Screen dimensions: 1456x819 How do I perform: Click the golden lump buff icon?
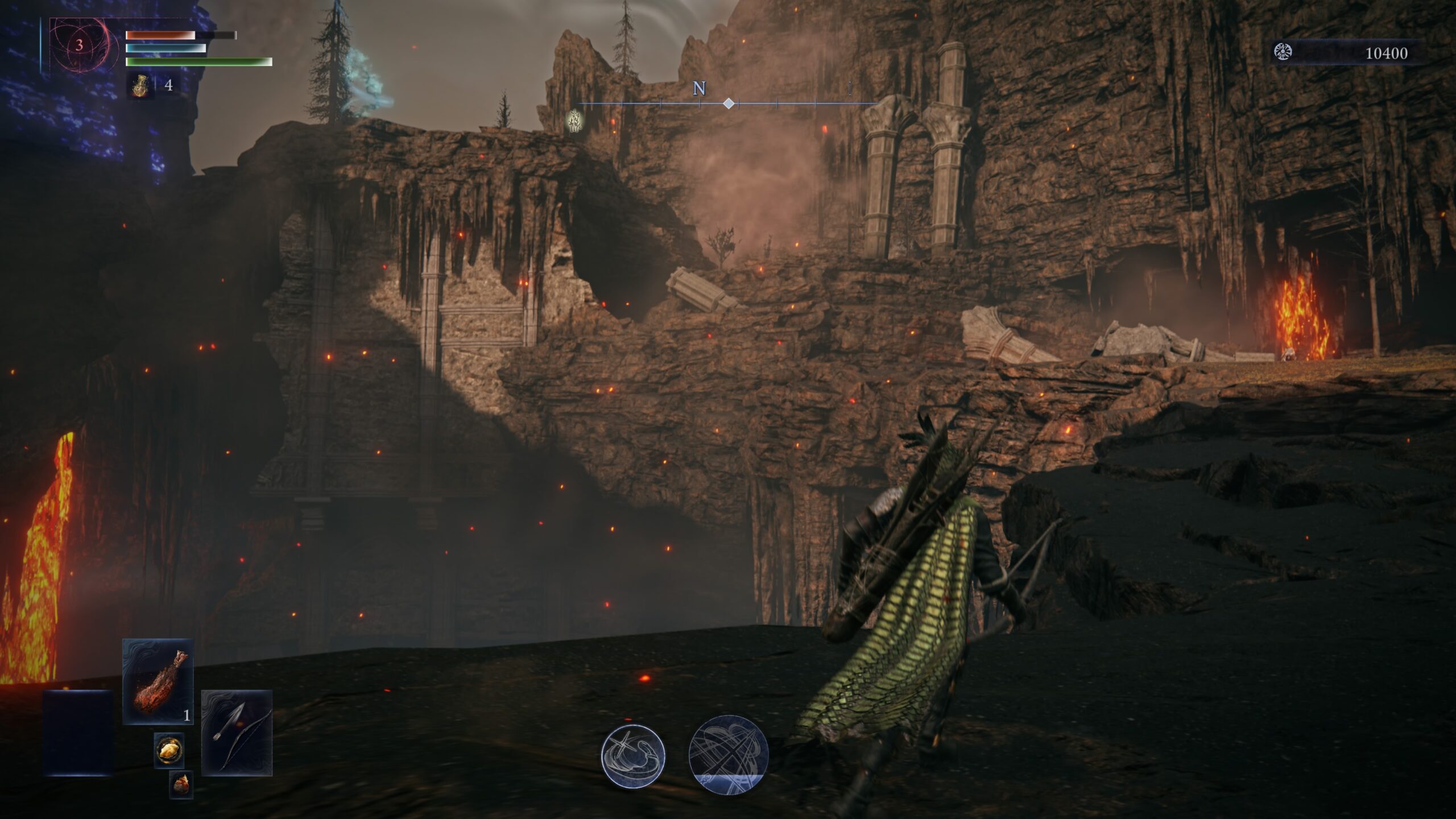[x=169, y=750]
